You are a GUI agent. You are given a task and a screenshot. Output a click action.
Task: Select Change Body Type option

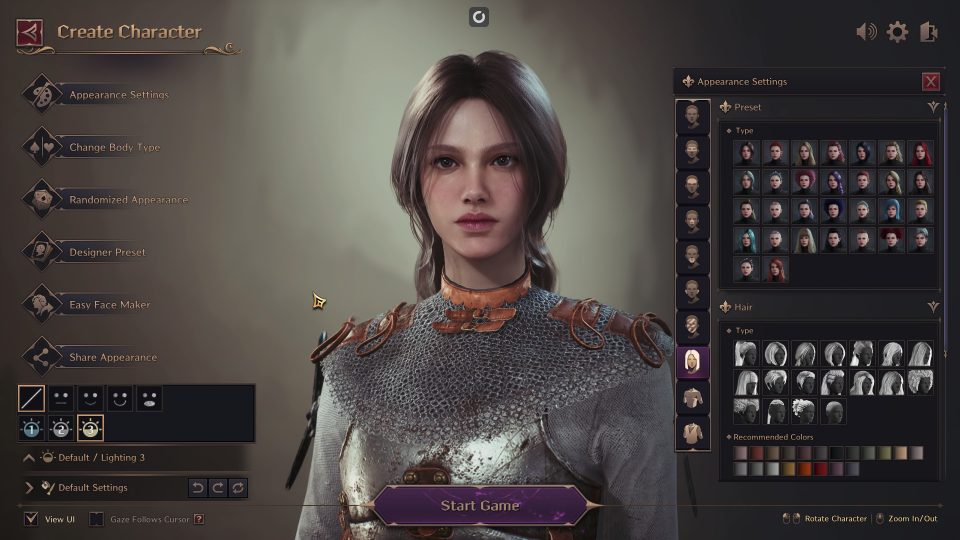(x=114, y=148)
